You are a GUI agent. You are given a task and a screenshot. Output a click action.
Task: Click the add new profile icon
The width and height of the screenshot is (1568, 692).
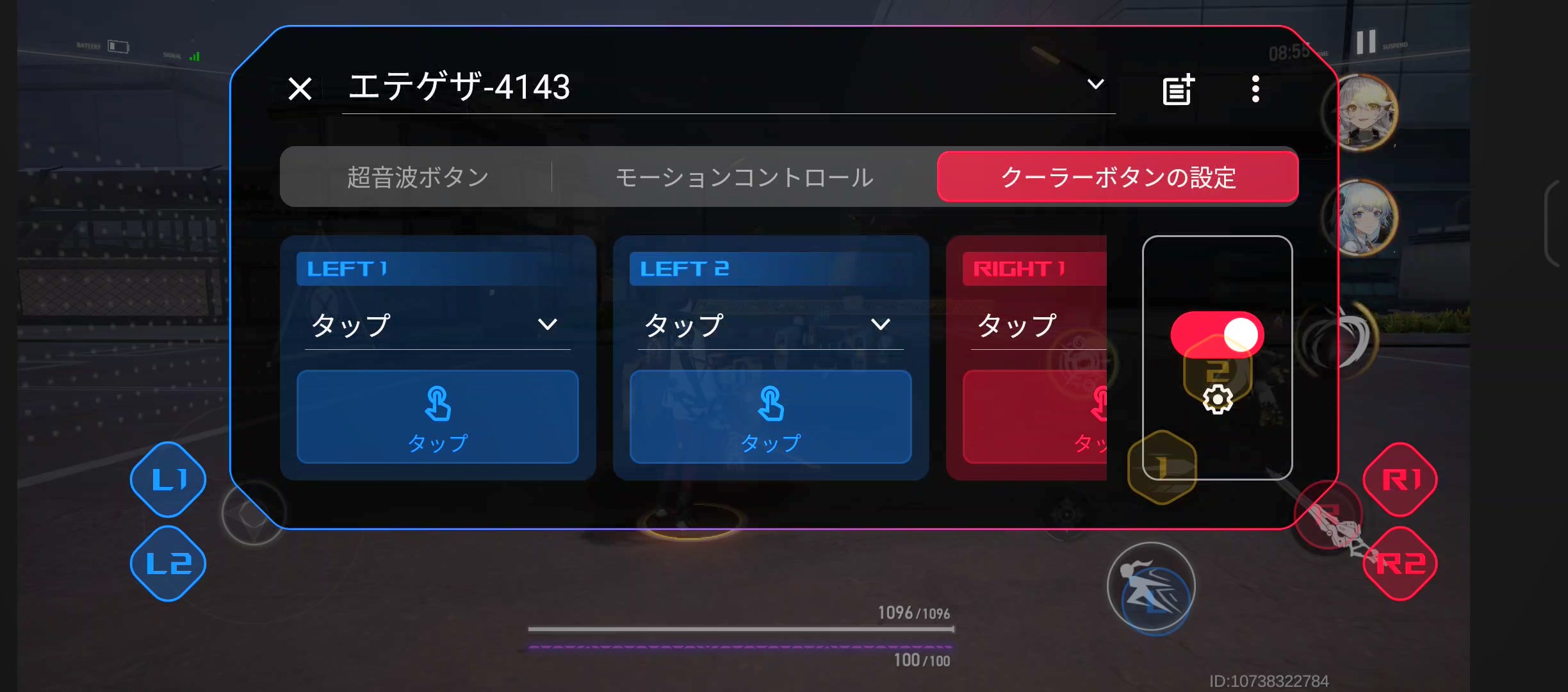click(x=1177, y=89)
